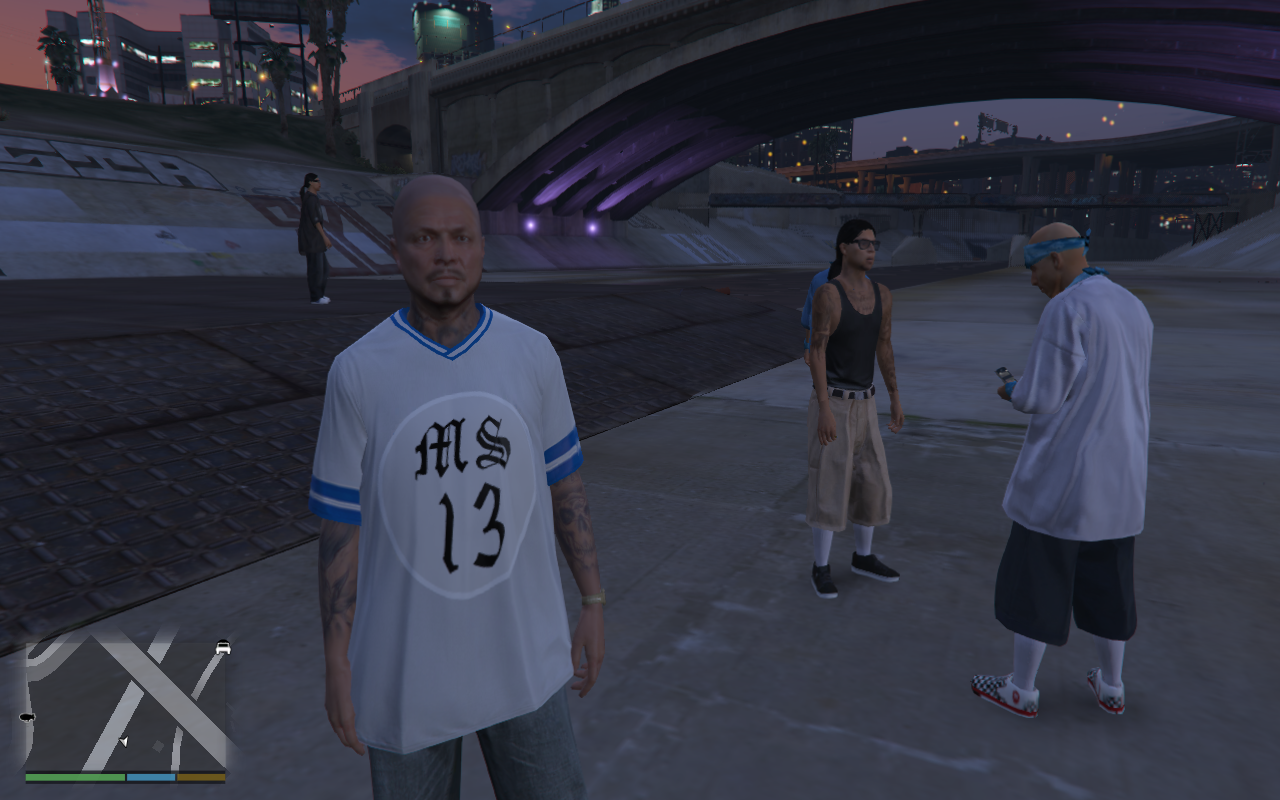Click the player arrow marker on minimap
The image size is (1280, 800).
click(x=123, y=741)
